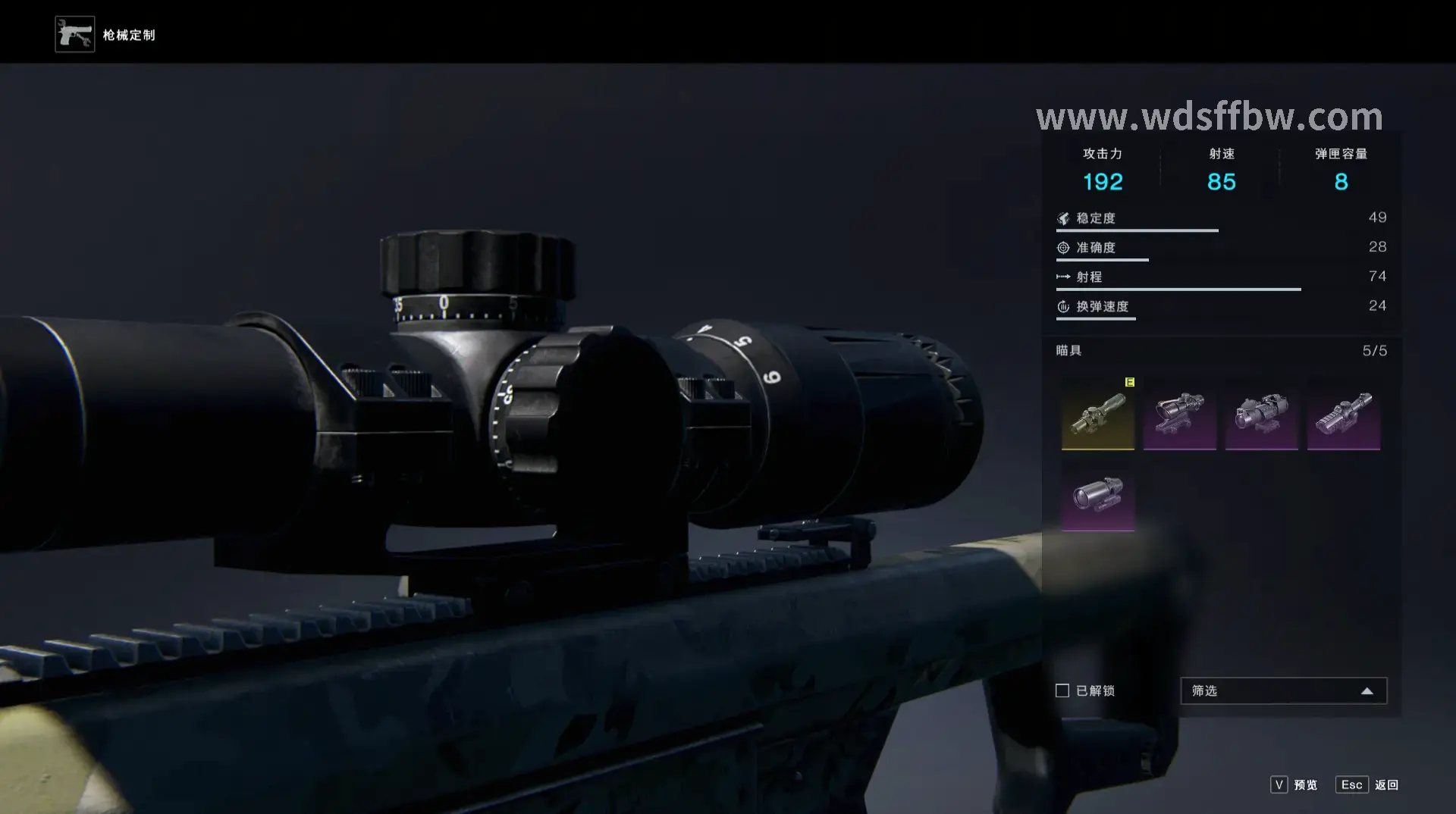1456x814 pixels.
Task: Choose the wide-lens scope in second row
Action: tap(1097, 496)
